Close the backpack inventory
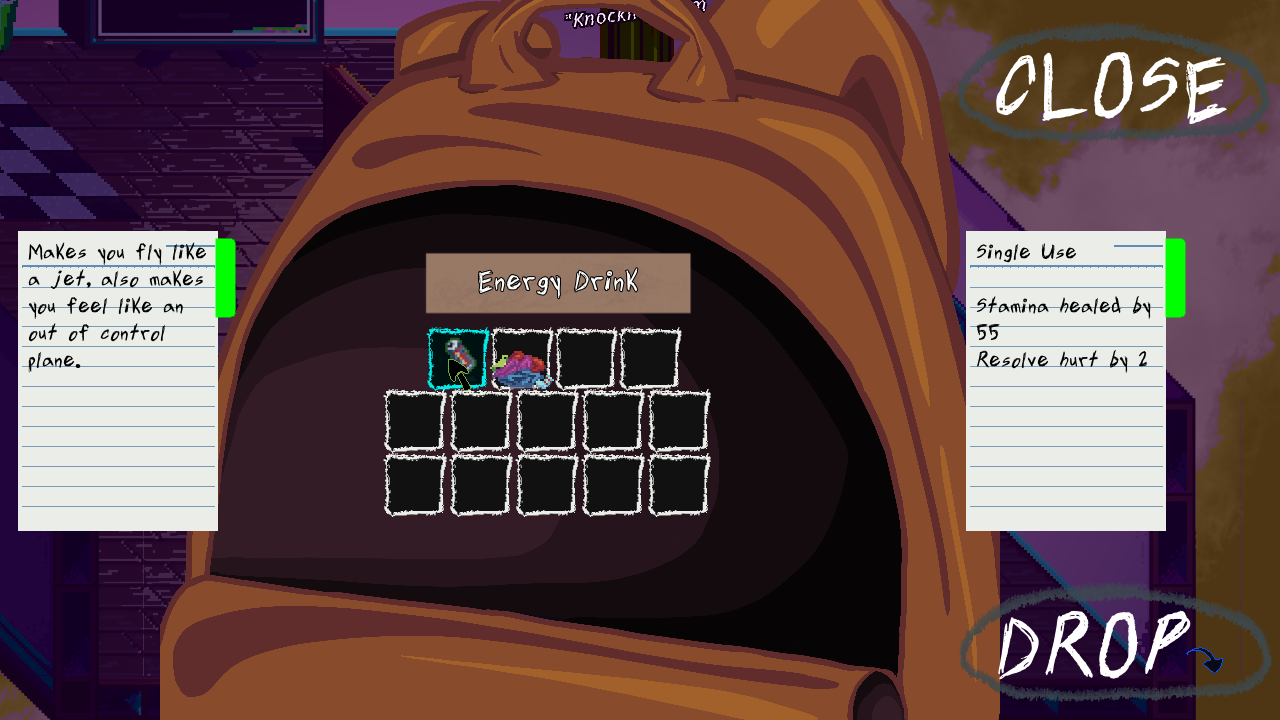The height and width of the screenshot is (720, 1280). [x=1110, y=89]
